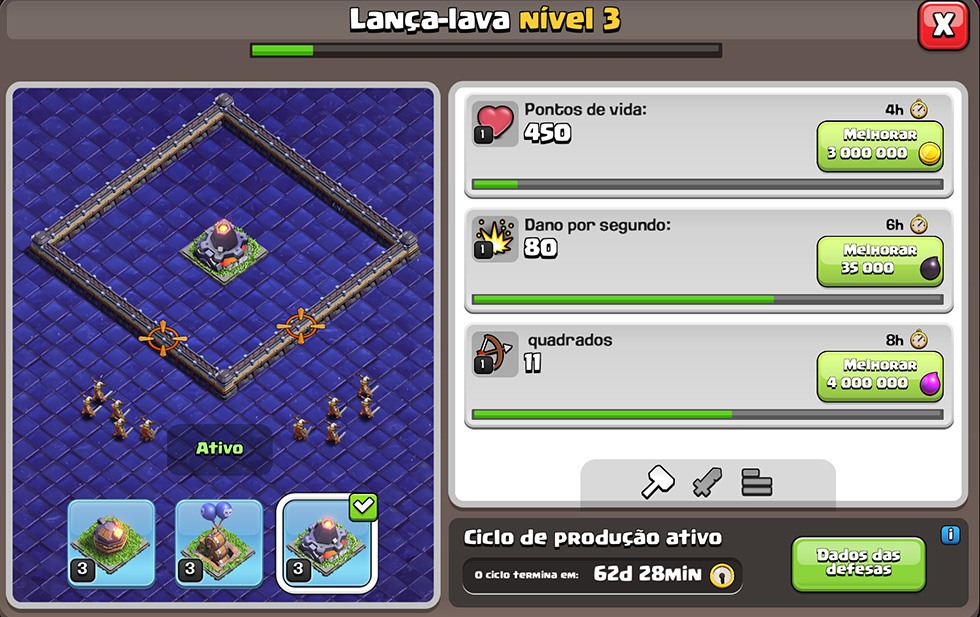Close the Lança-lava window

tap(942, 26)
